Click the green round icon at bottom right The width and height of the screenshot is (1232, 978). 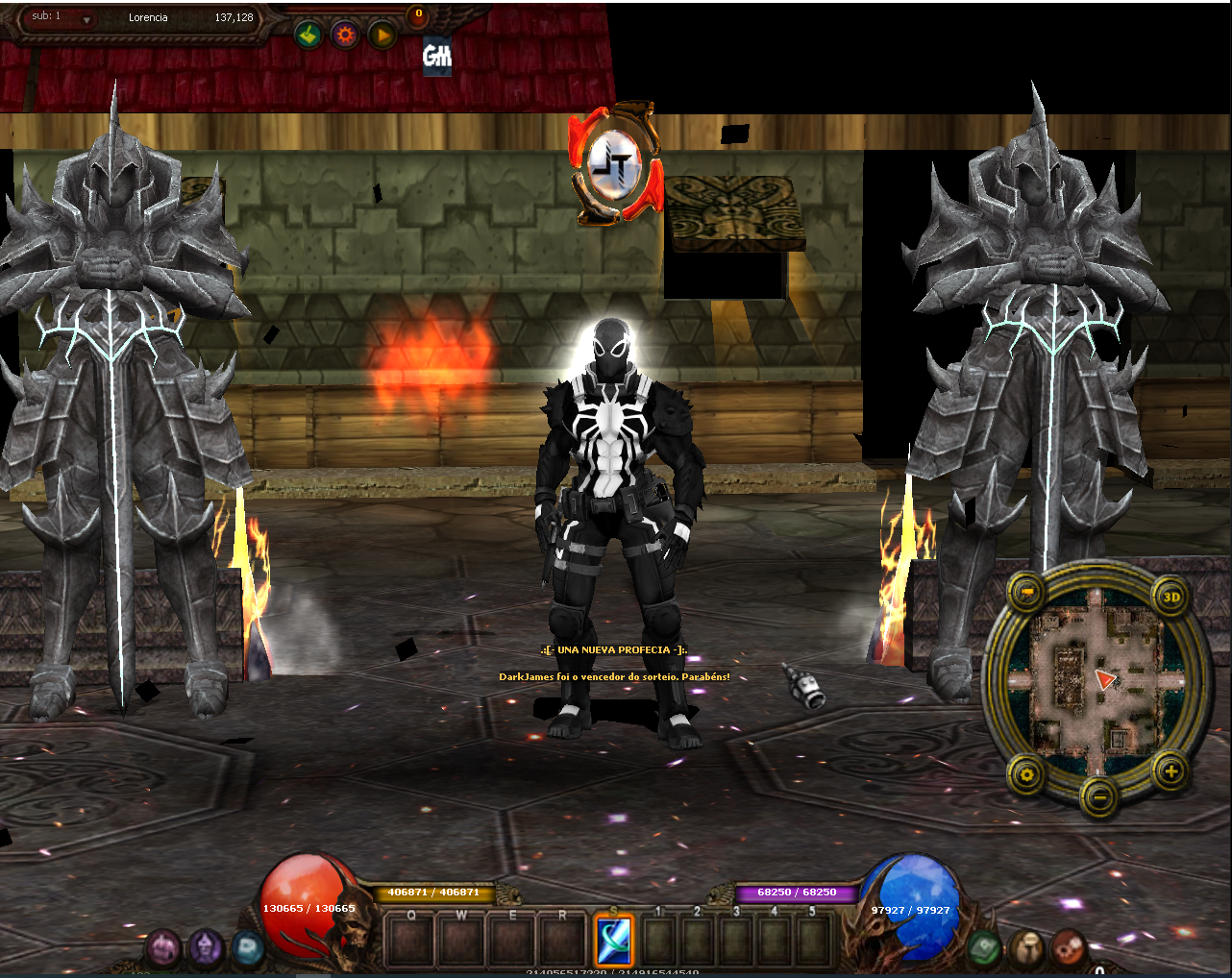984,948
